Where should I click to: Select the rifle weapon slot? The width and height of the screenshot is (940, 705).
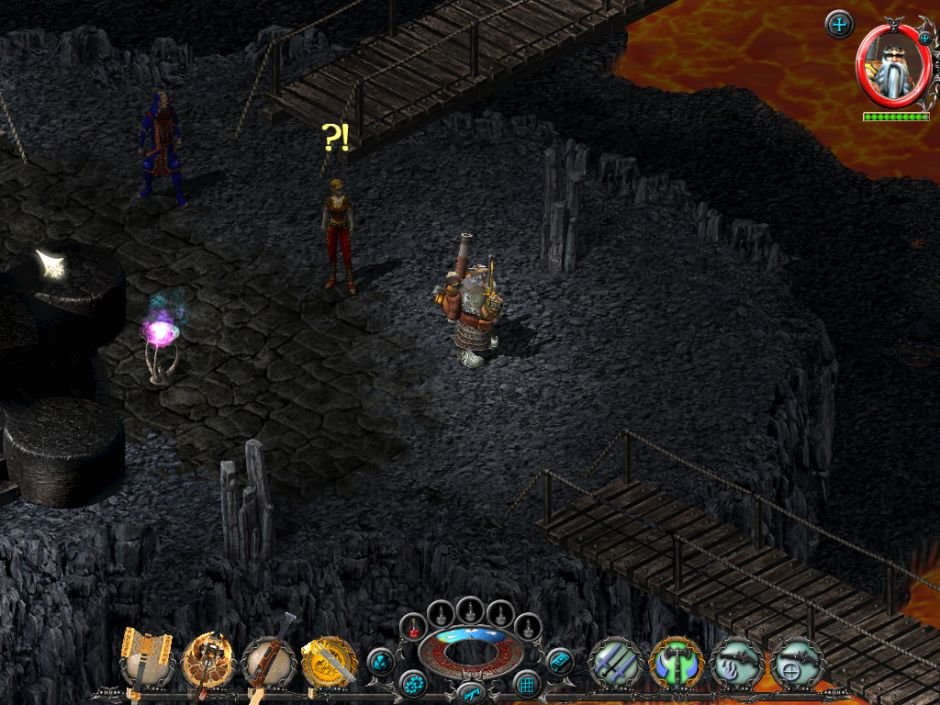268,660
